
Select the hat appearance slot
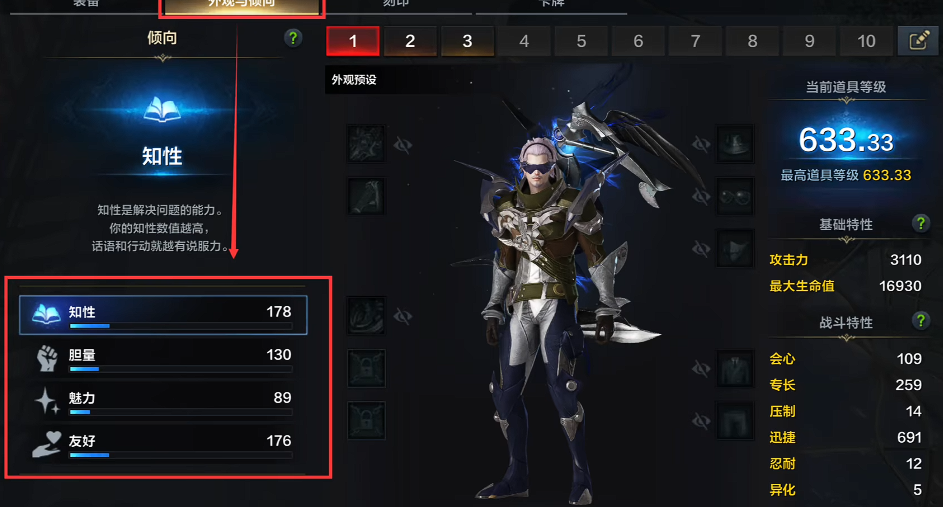coord(737,144)
